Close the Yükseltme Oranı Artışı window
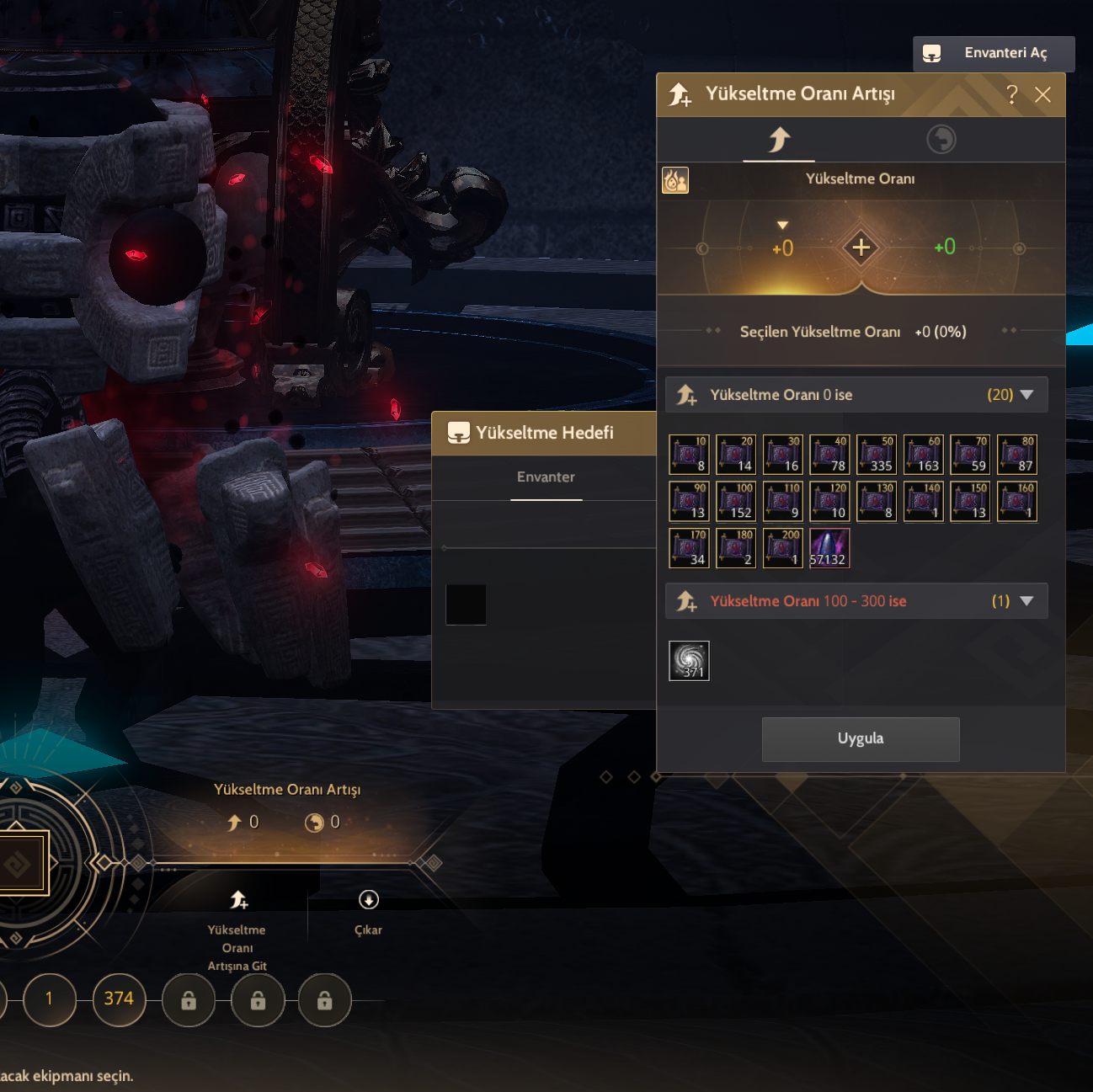 pyautogui.click(x=1042, y=94)
